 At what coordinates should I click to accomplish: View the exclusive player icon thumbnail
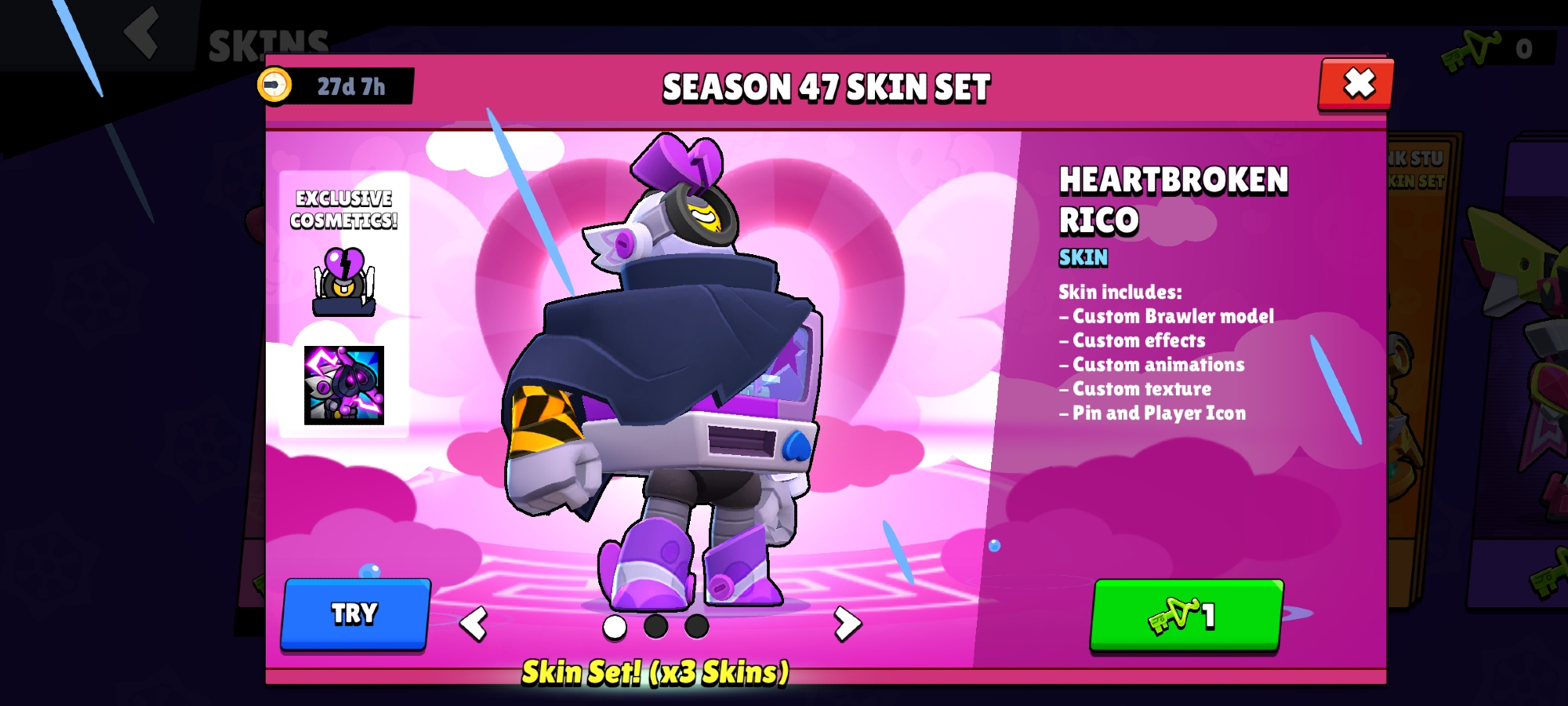click(344, 385)
